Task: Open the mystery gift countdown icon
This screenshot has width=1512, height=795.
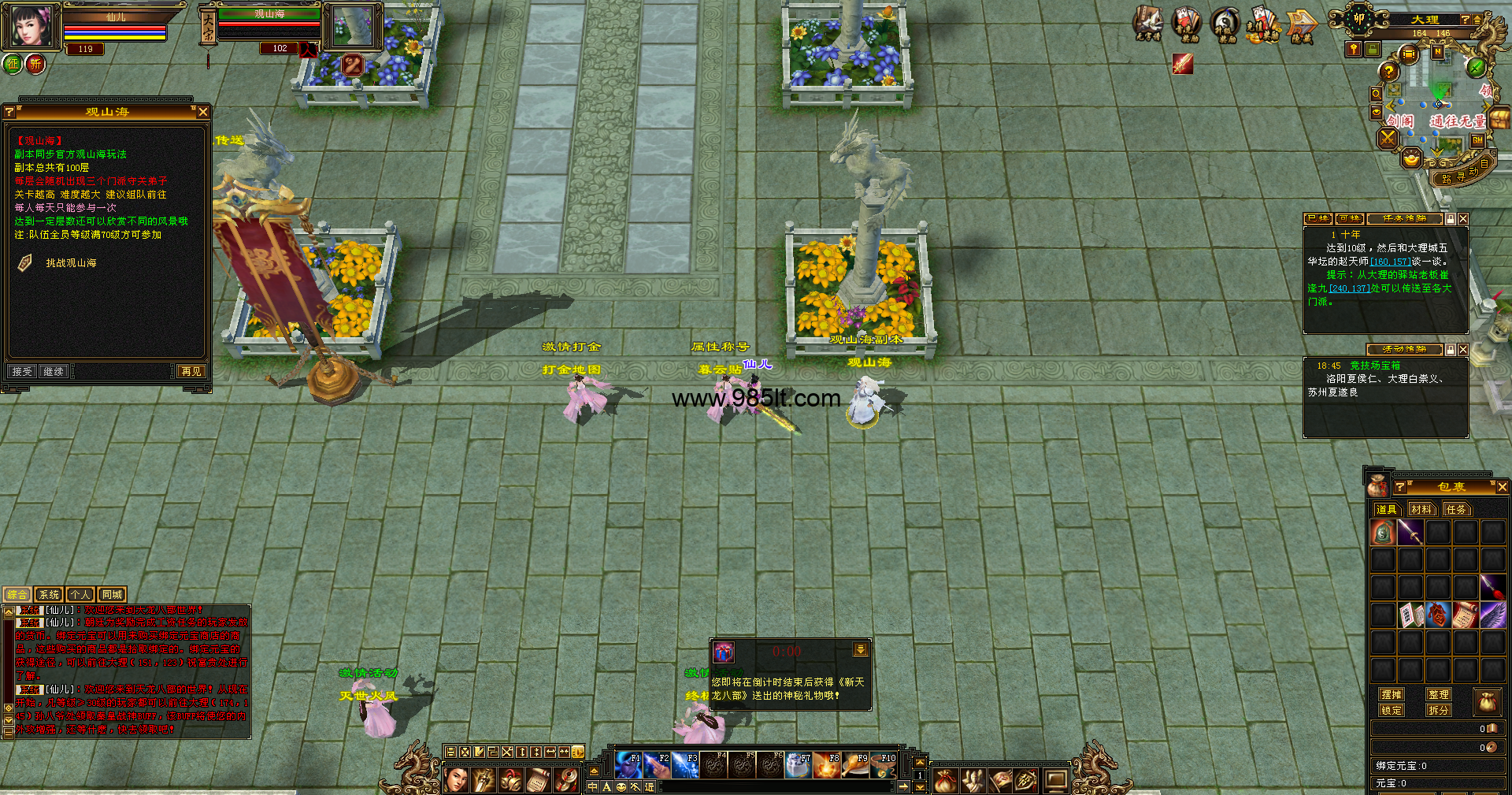Action: (x=724, y=652)
